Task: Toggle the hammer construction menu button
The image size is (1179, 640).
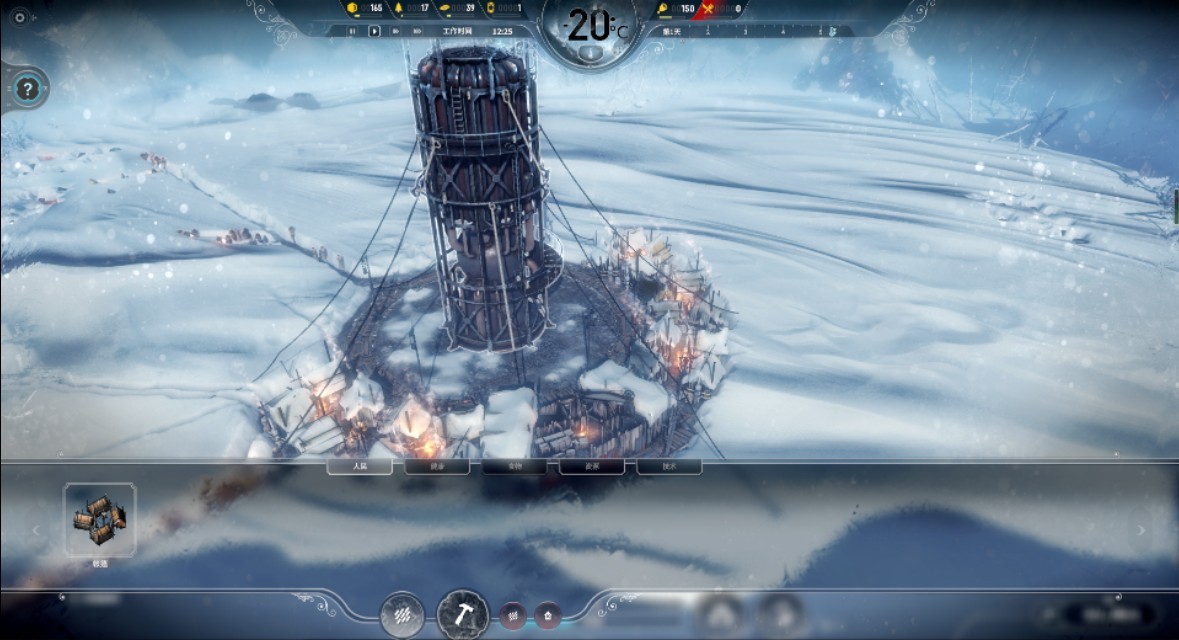Action: pos(463,614)
